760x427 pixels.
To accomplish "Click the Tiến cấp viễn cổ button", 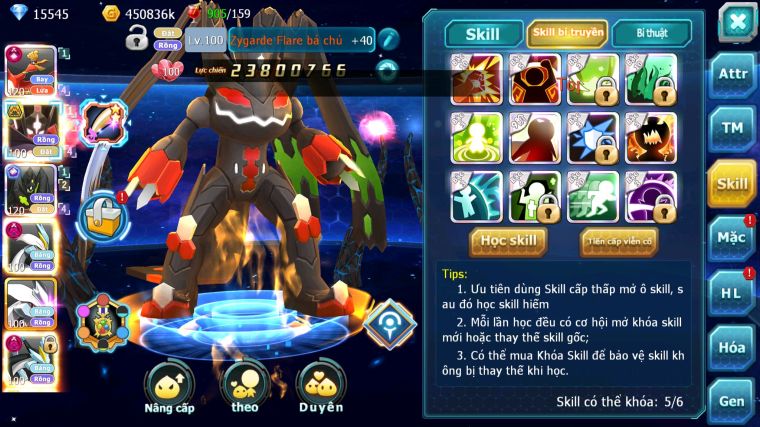I will (618, 241).
